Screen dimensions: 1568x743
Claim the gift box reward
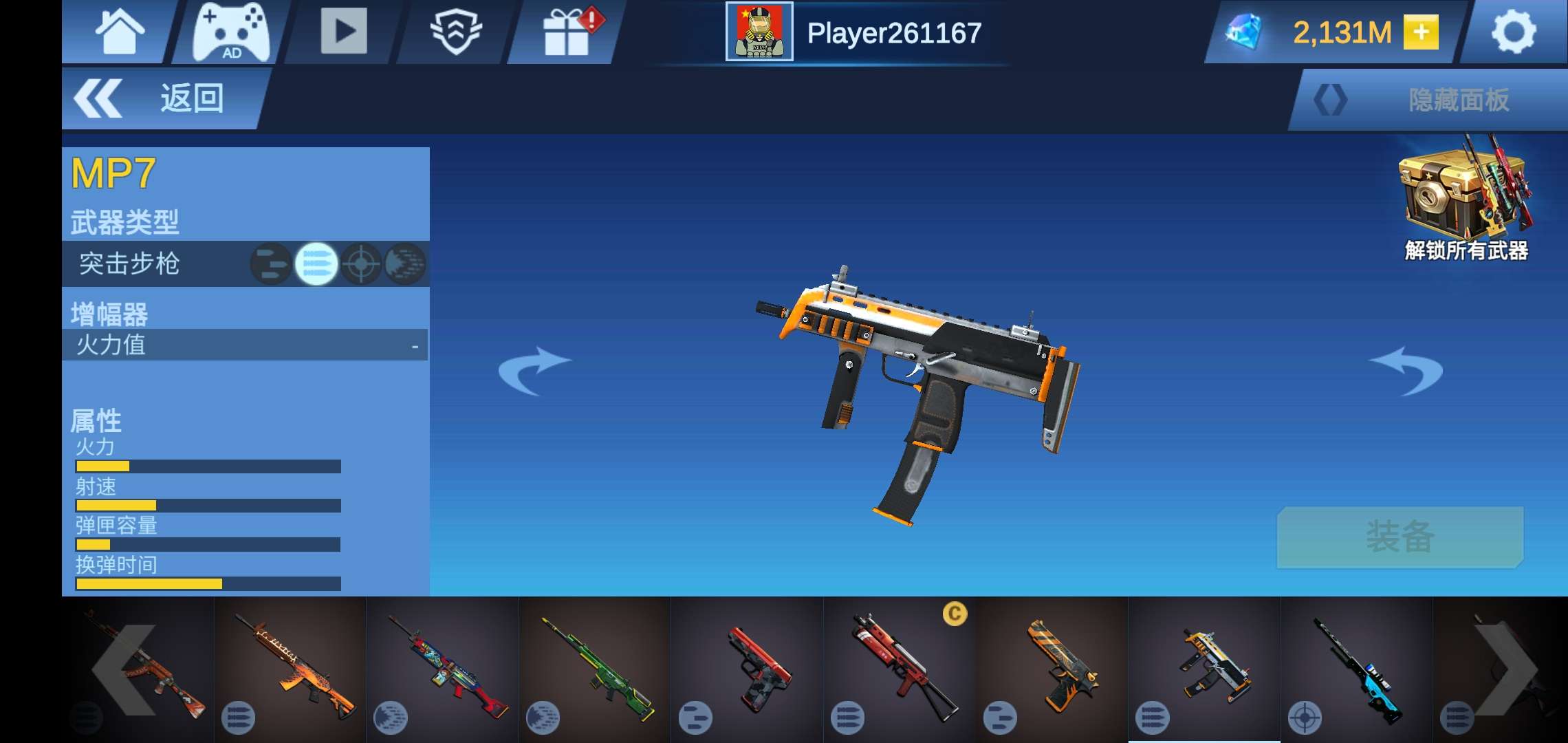click(x=568, y=32)
